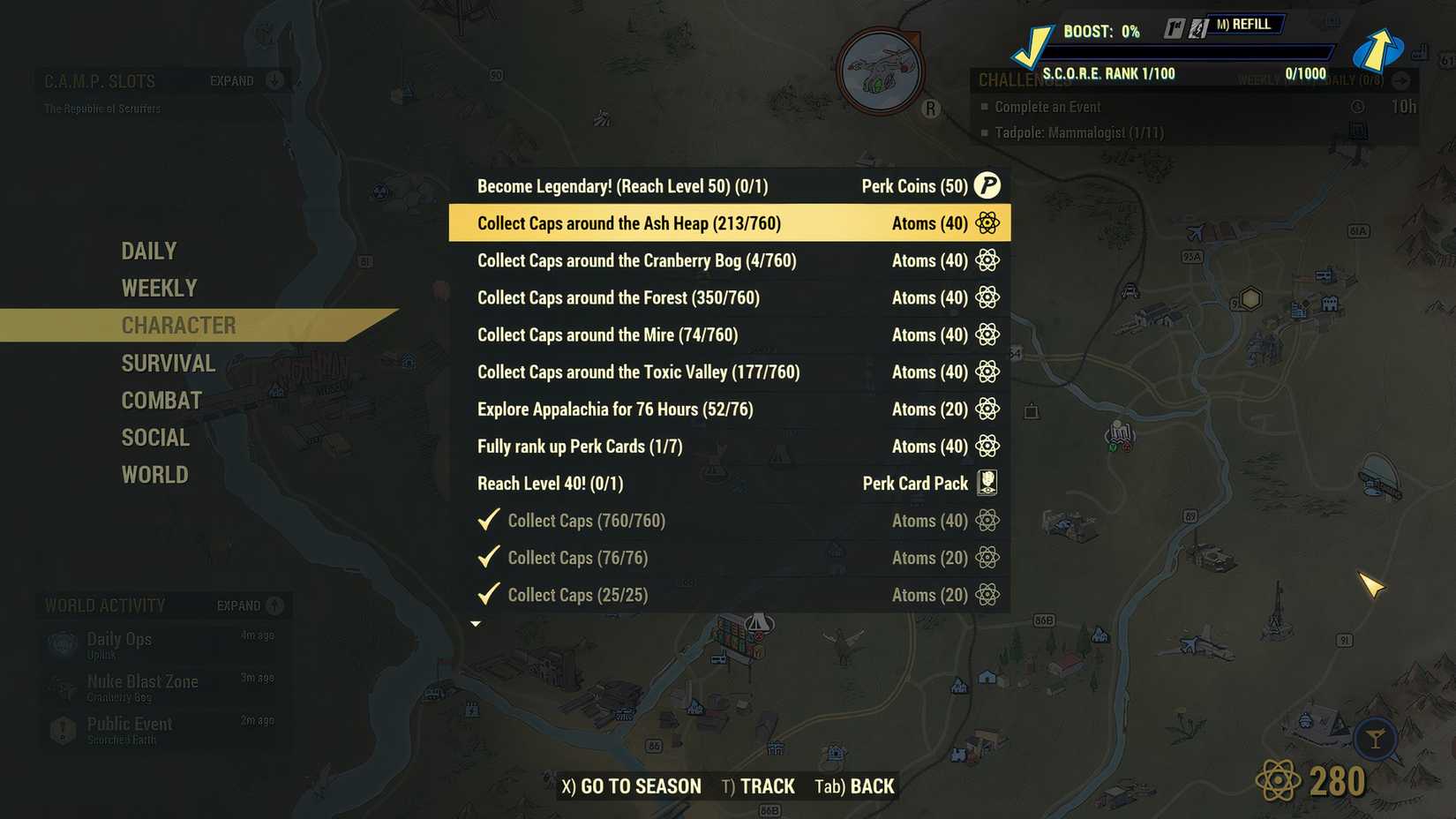The image size is (1456, 819).
Task: Click the Atoms reward icon for Cranberry Bog challenge
Action: click(x=987, y=260)
